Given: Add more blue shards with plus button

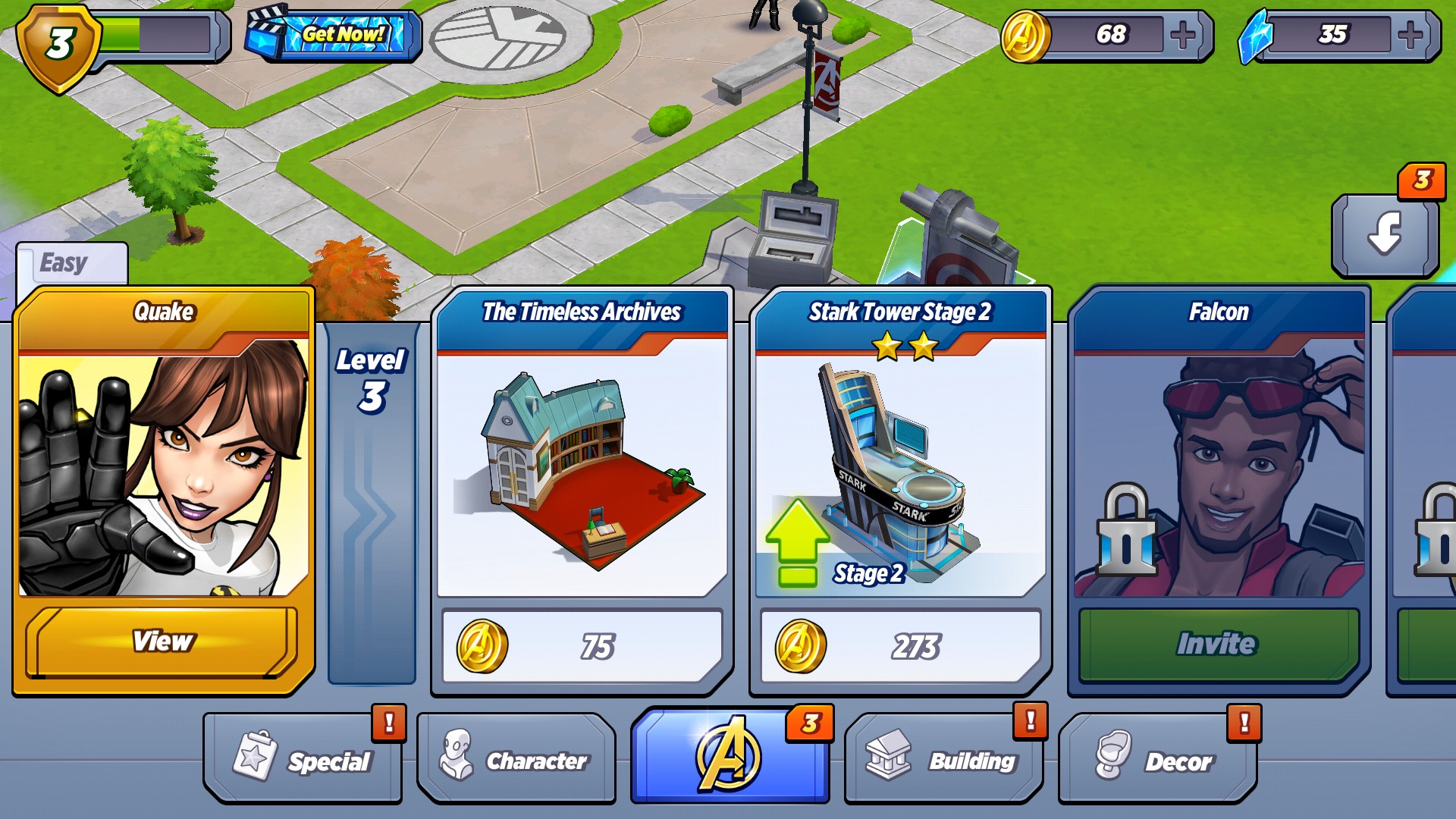Looking at the screenshot, I should point(1410,35).
